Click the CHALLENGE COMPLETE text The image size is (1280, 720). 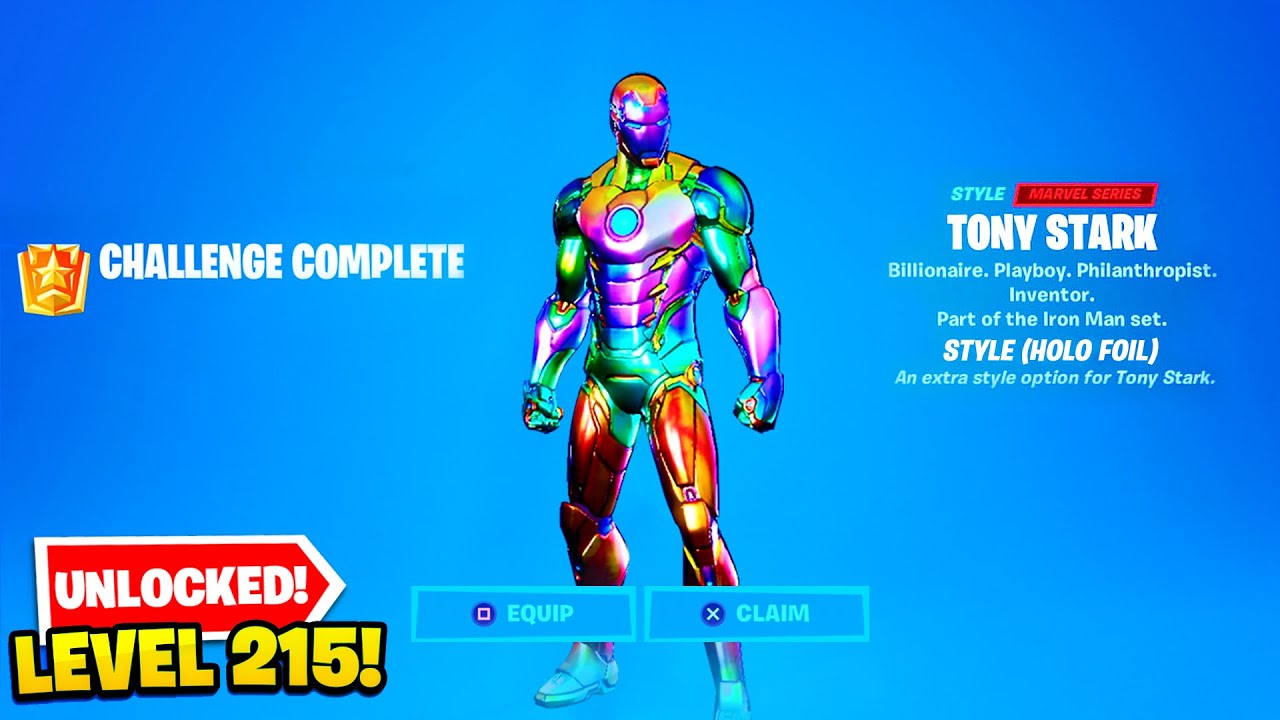pos(284,262)
